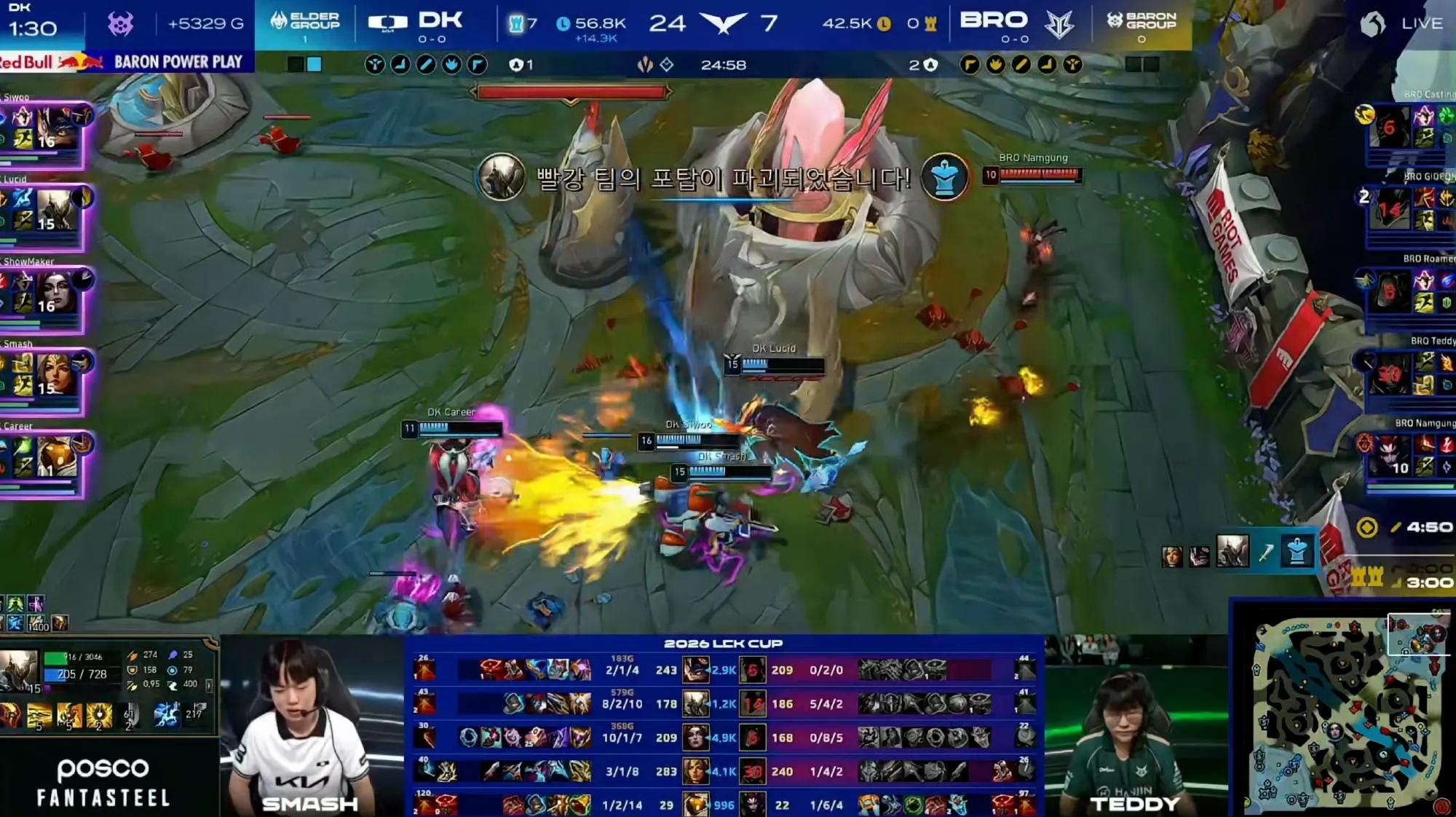
Task: Select Siwoo's champion portrait panel
Action: 57,128
